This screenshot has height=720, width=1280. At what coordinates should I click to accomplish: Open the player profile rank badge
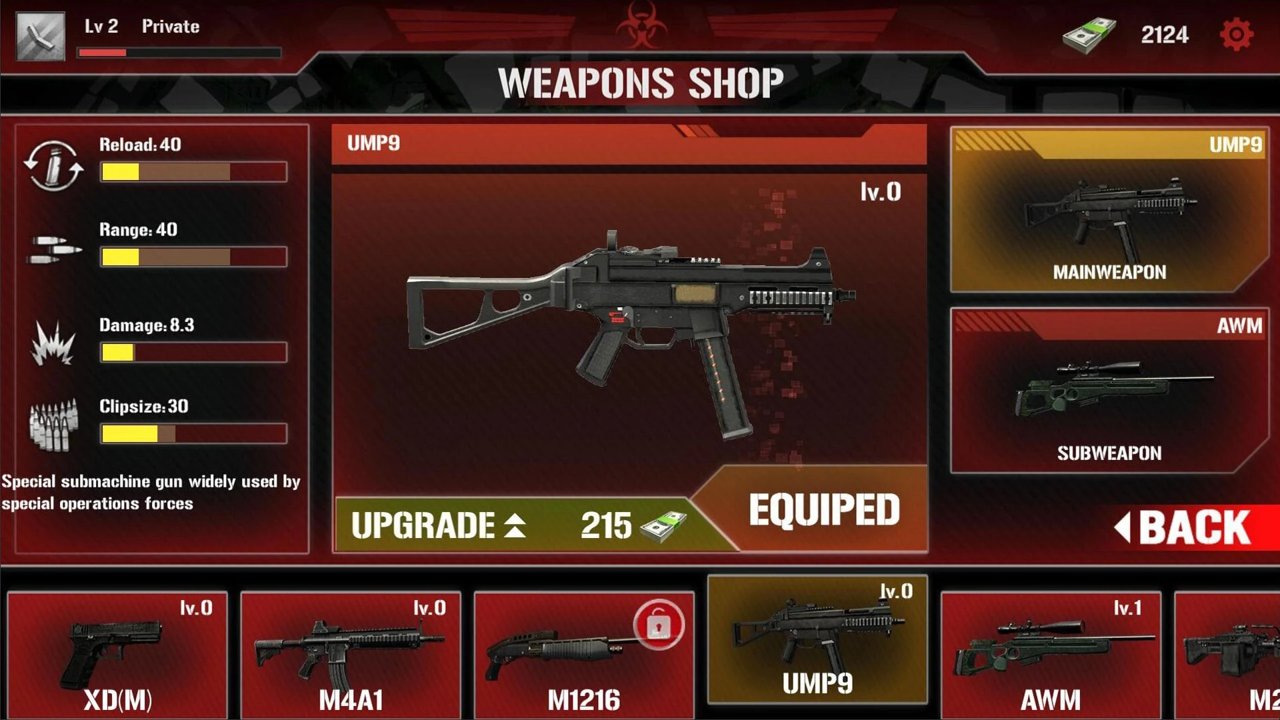tap(41, 36)
